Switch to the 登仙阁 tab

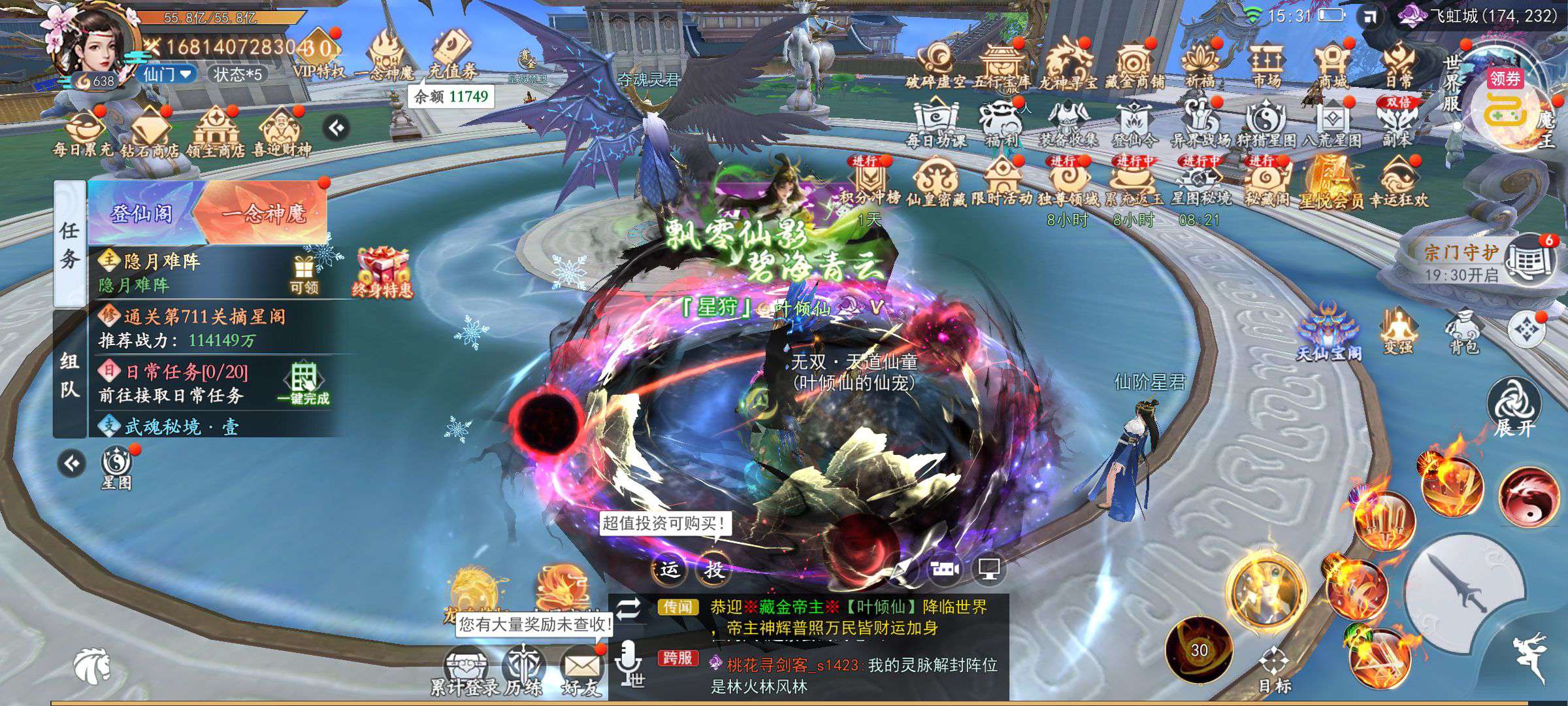coord(142,213)
